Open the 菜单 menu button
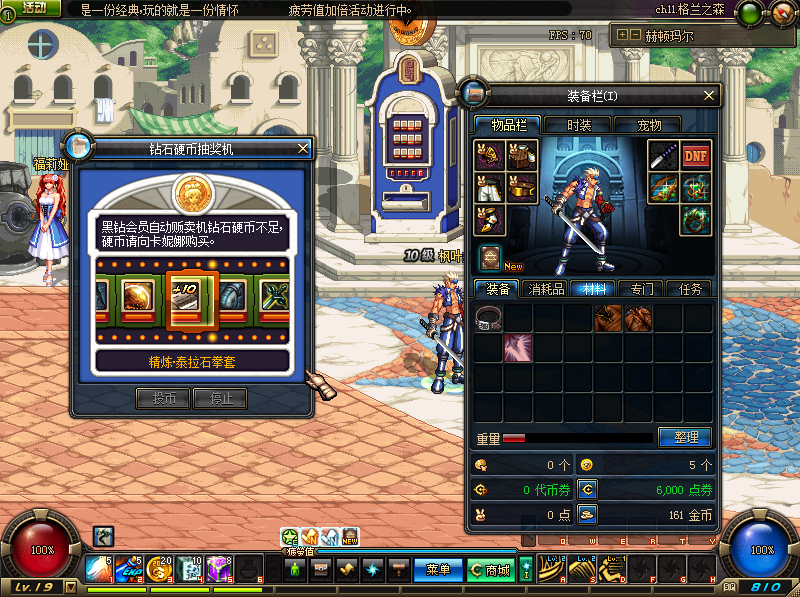Image resolution: width=800 pixels, height=597 pixels. pyautogui.click(x=438, y=570)
